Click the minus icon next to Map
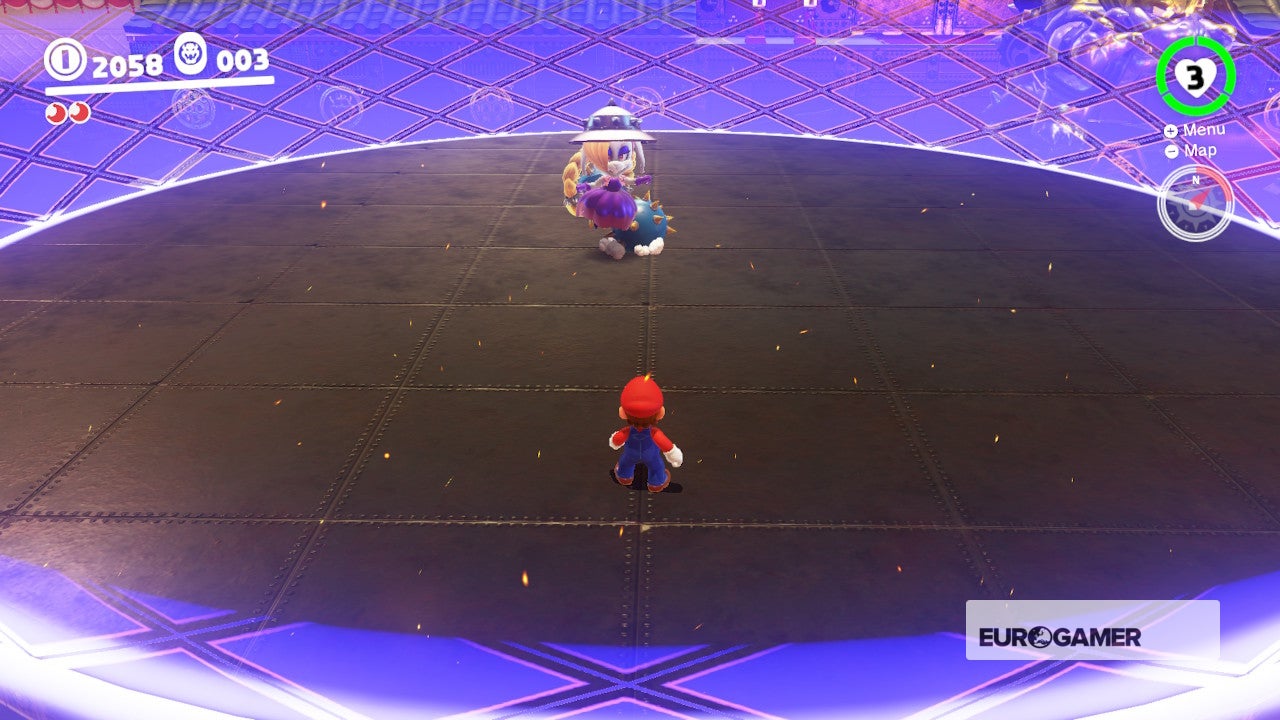This screenshot has height=720, width=1280. coord(1170,150)
